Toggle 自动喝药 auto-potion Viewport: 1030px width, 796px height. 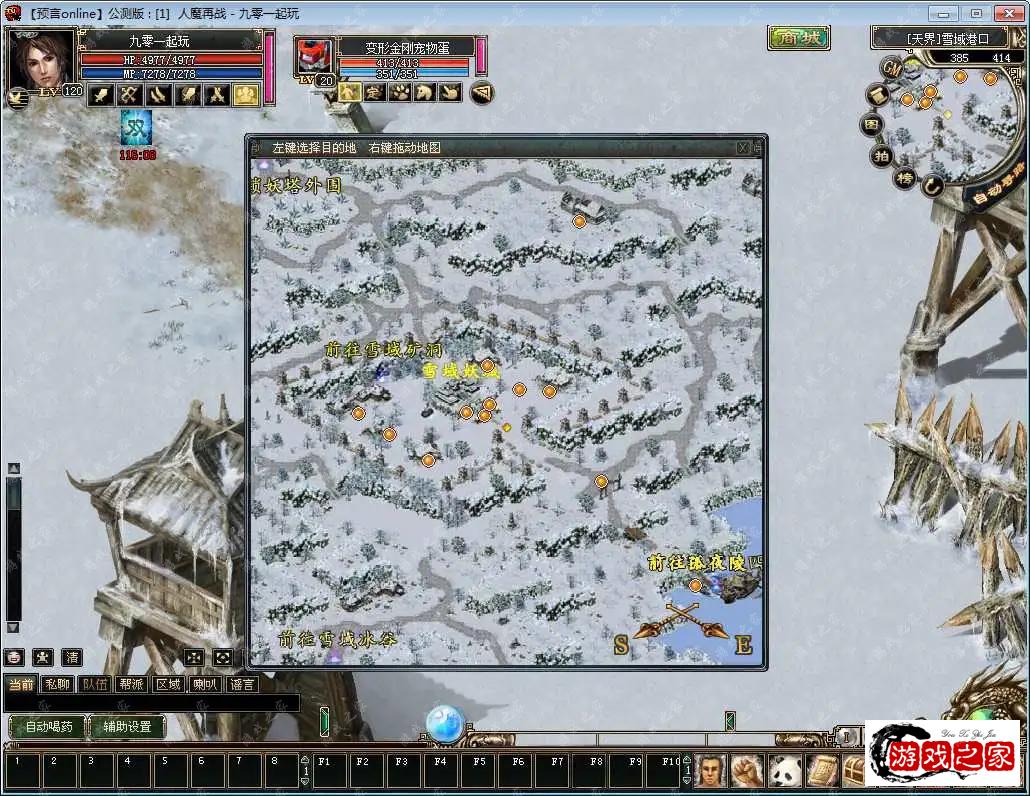coord(48,727)
